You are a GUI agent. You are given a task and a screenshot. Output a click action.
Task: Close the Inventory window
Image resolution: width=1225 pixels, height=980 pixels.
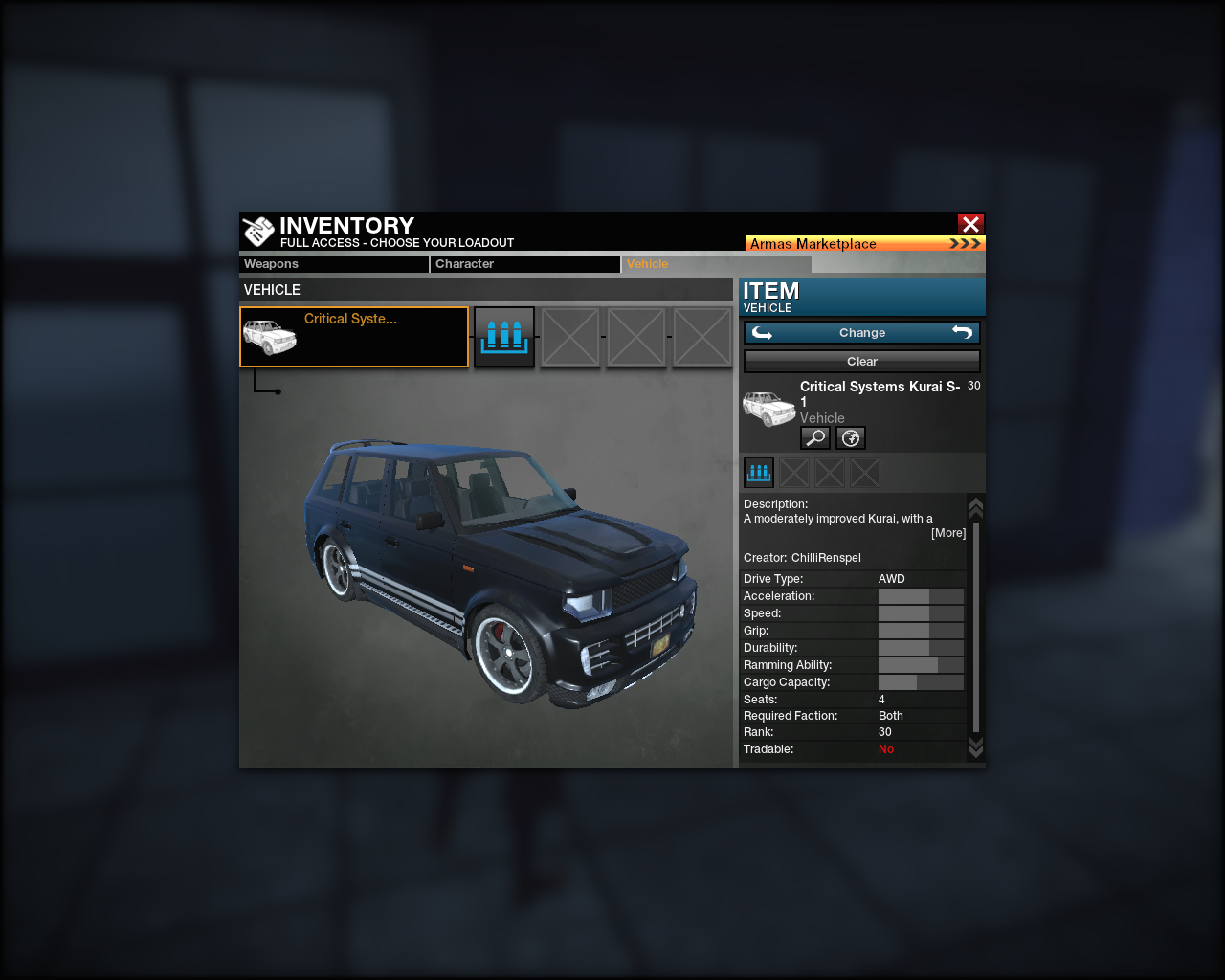coord(970,224)
